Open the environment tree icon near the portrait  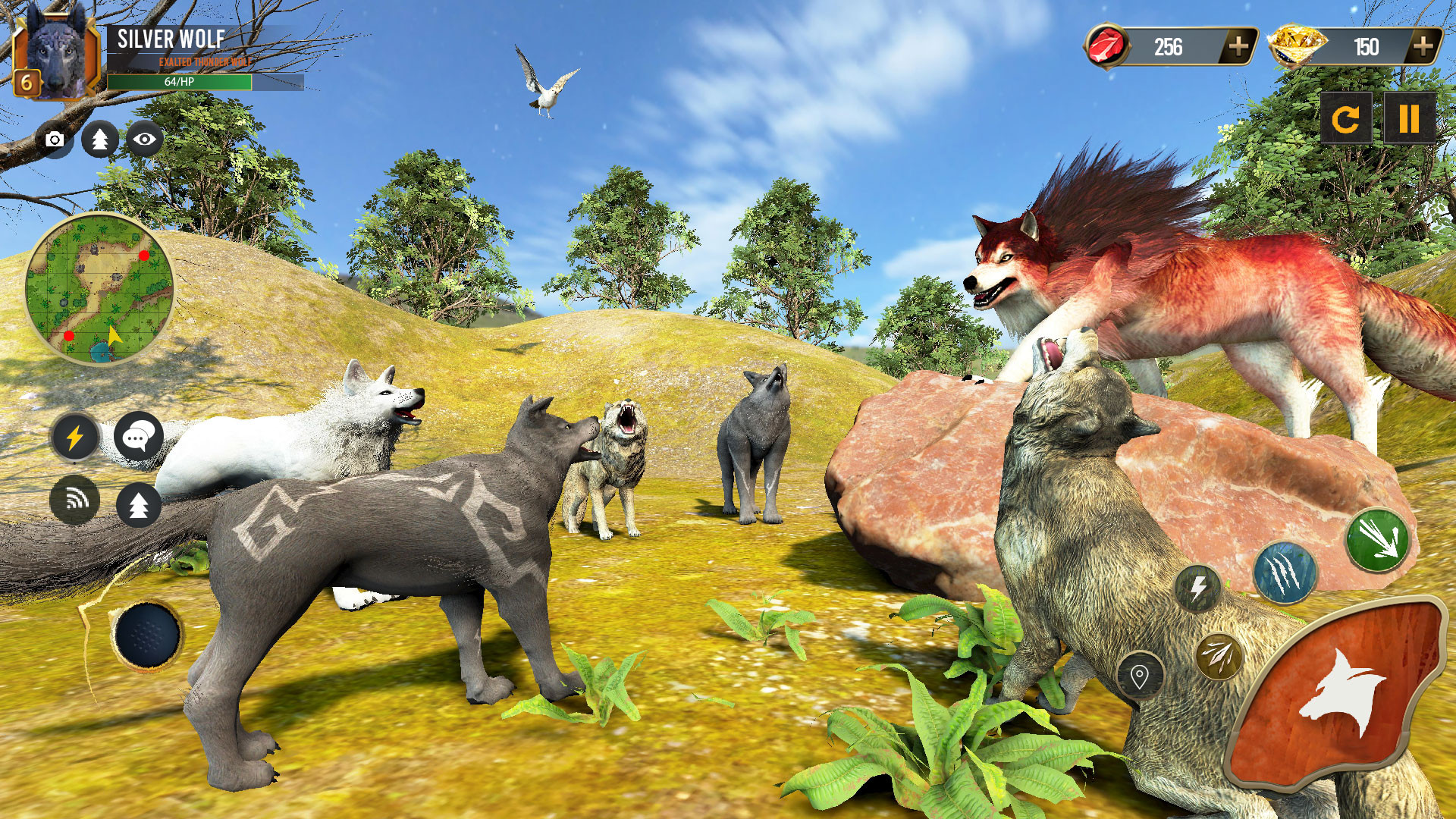pos(101,140)
